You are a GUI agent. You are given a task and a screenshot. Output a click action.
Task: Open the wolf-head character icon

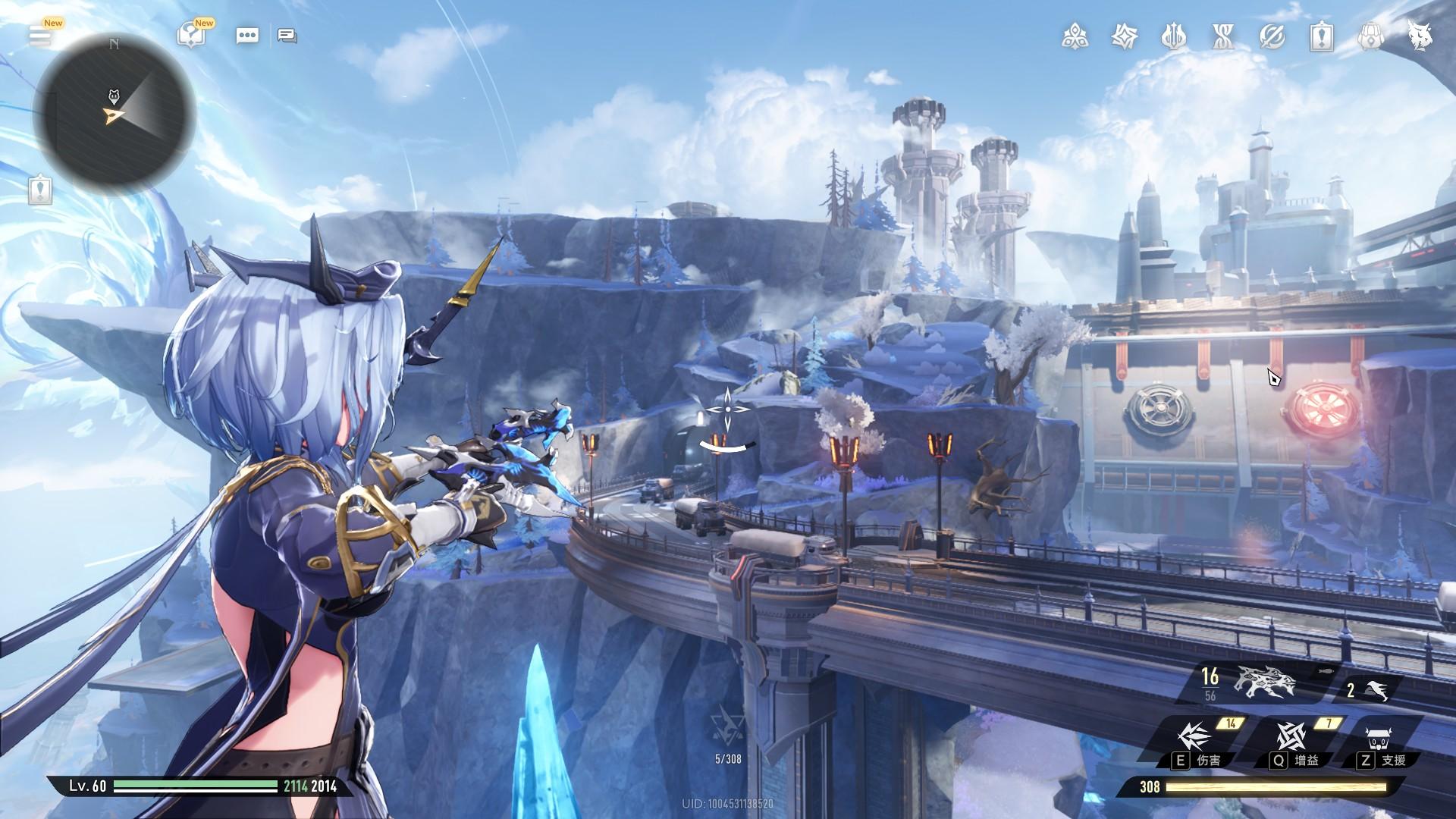pyautogui.click(x=1420, y=36)
